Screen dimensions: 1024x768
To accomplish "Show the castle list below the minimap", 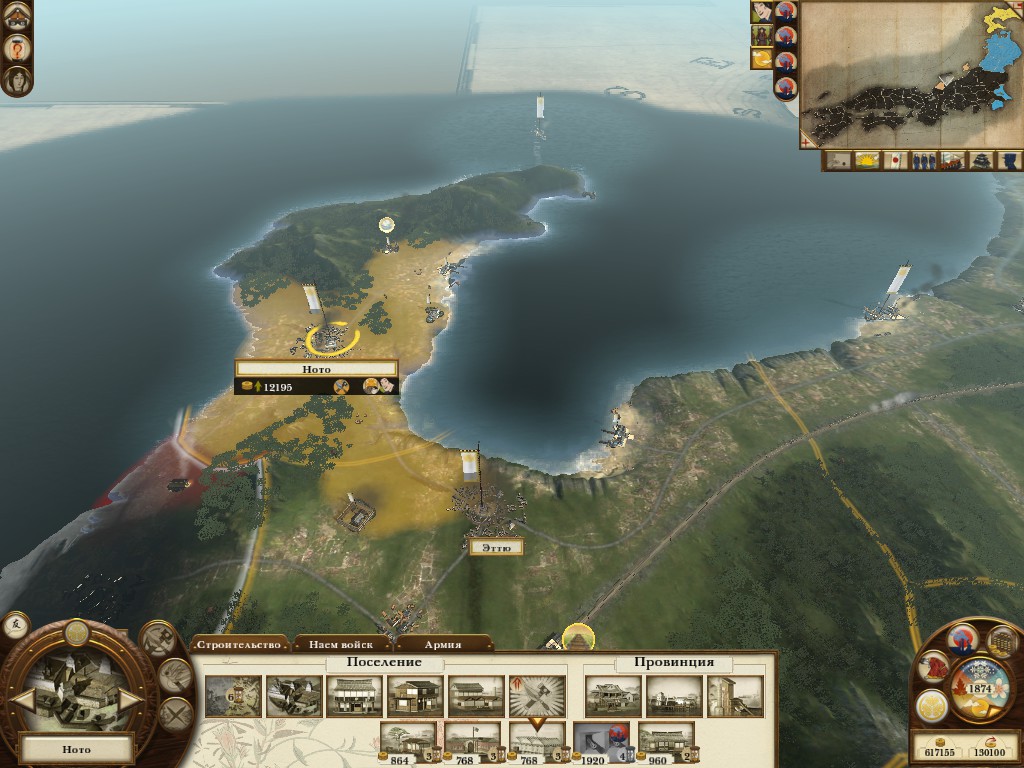I will point(982,160).
